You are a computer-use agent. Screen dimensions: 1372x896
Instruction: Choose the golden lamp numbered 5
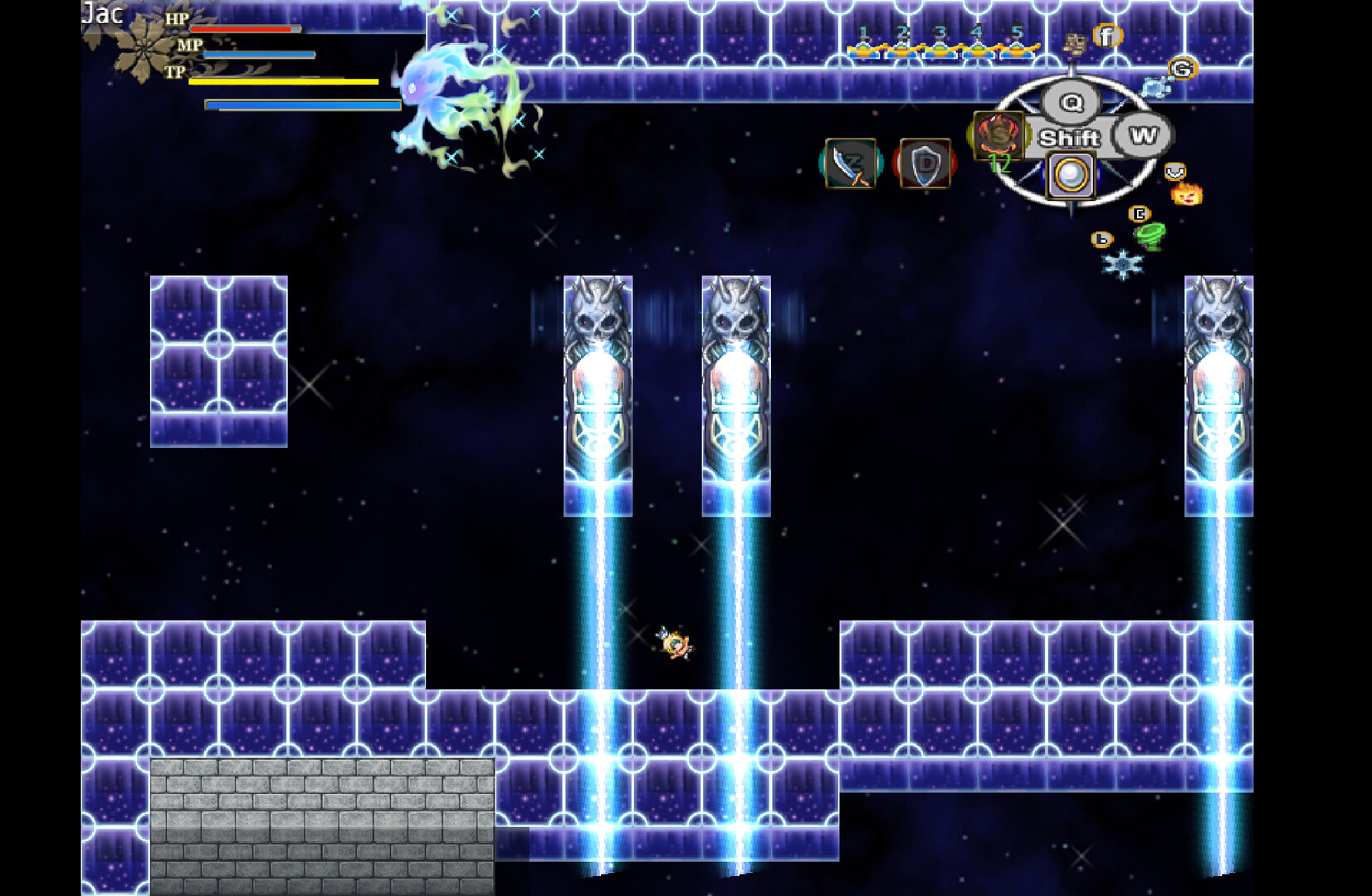(1018, 48)
